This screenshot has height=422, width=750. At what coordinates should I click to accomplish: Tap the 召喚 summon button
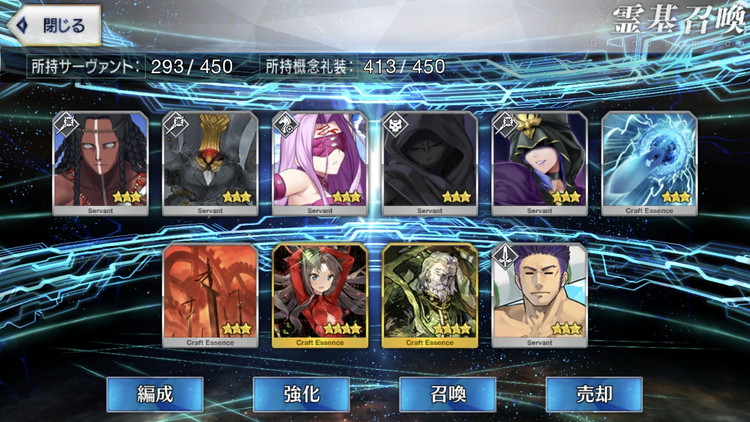pyautogui.click(x=447, y=393)
